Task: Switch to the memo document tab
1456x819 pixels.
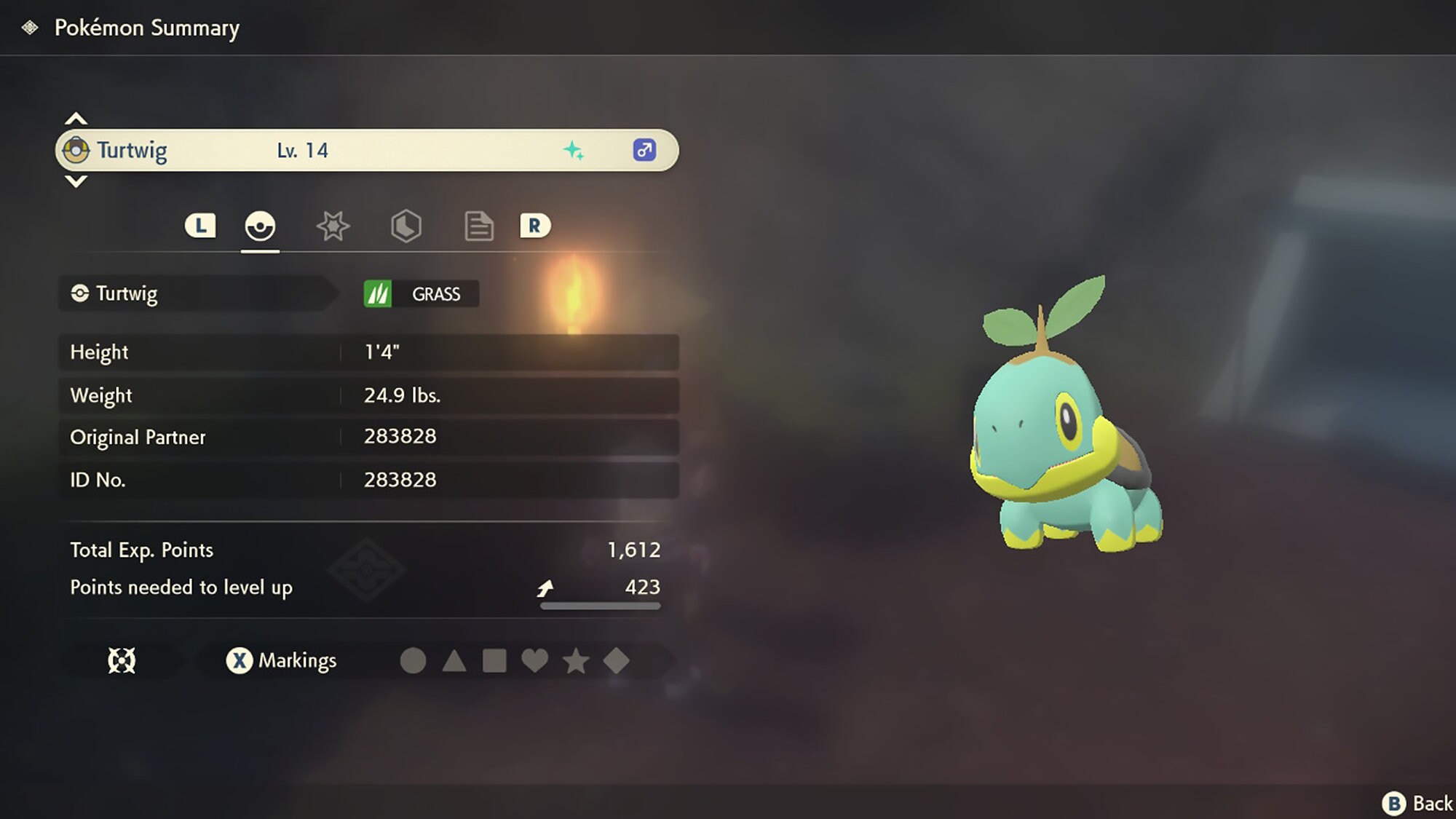Action: point(478,226)
